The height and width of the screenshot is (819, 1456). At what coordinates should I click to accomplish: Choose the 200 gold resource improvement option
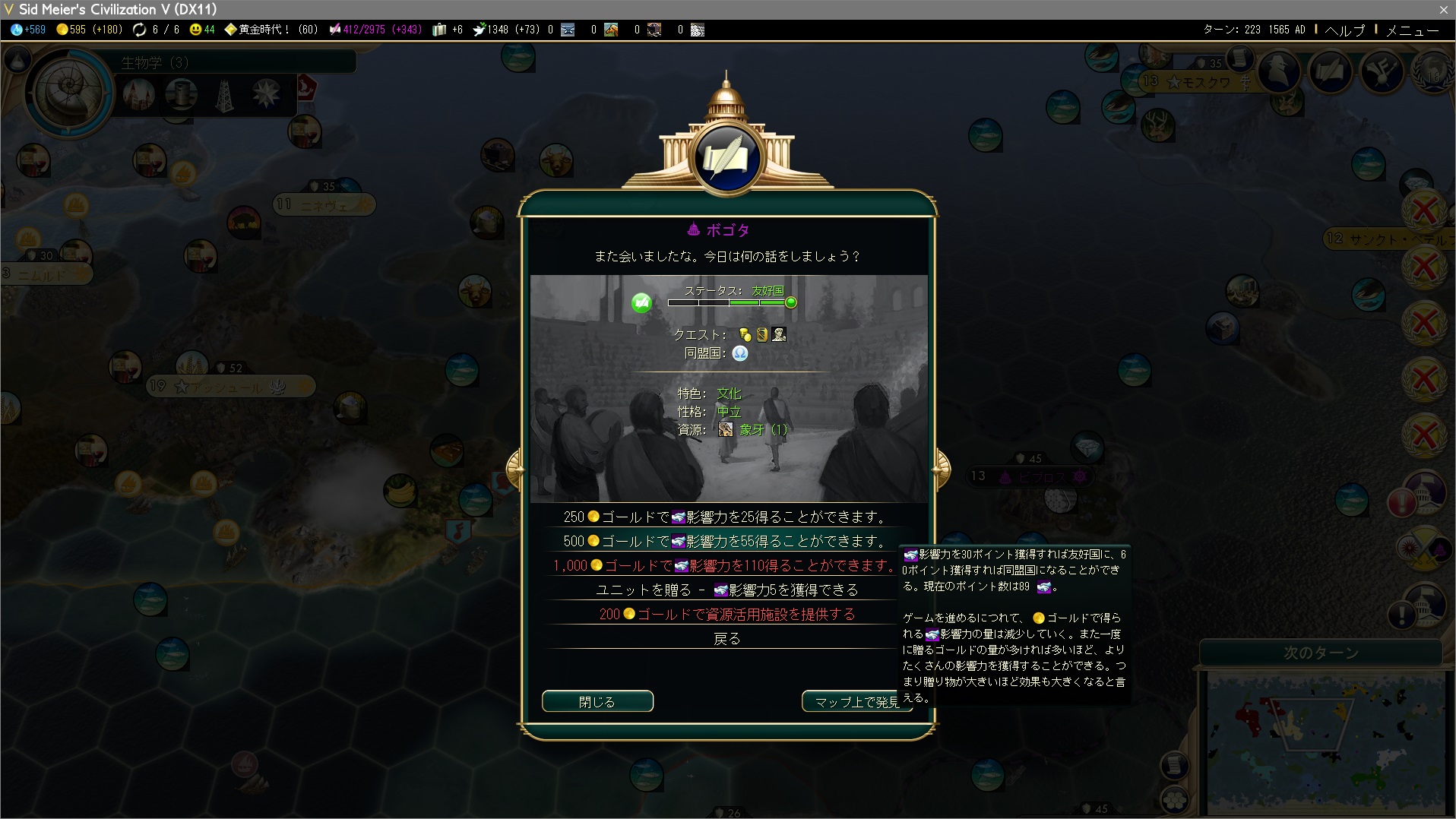(726, 615)
